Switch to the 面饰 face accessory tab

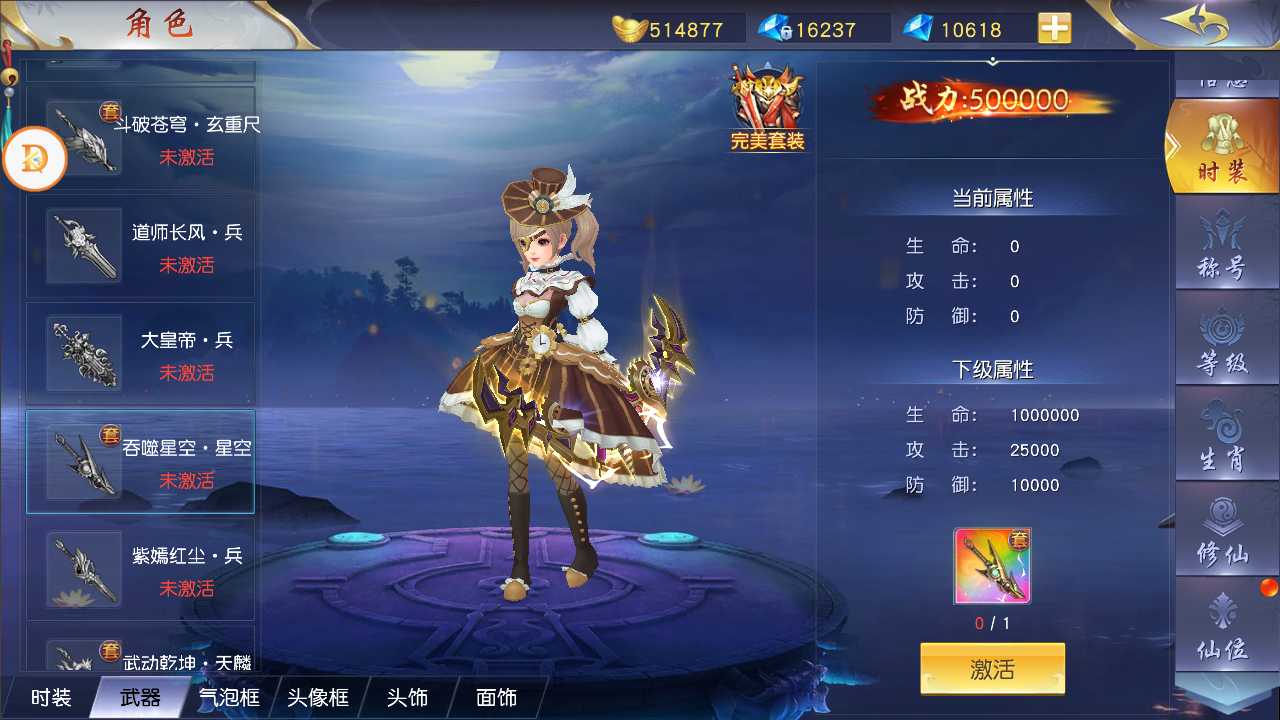pyautogui.click(x=496, y=697)
